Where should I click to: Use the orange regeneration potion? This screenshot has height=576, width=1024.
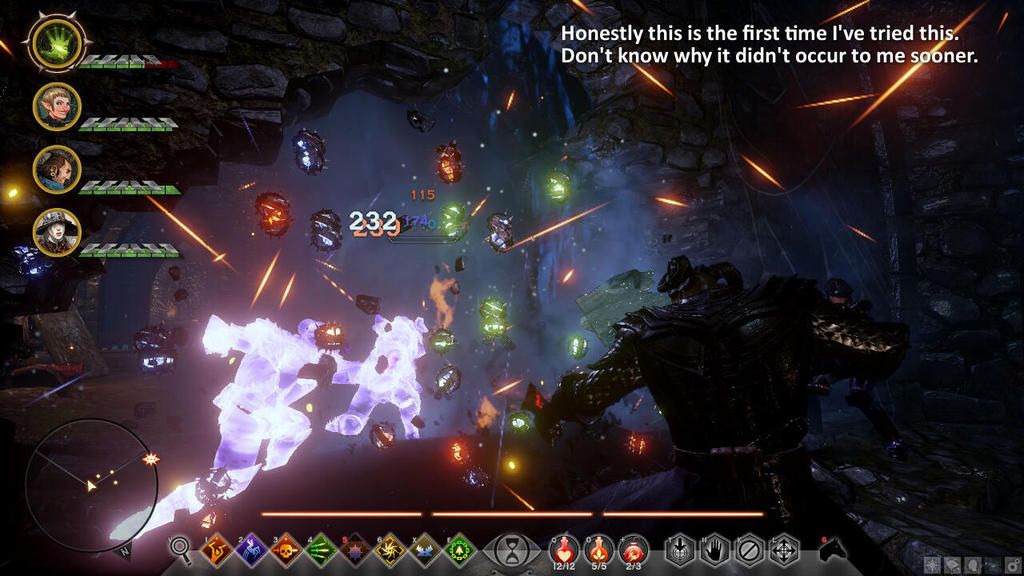click(598, 546)
